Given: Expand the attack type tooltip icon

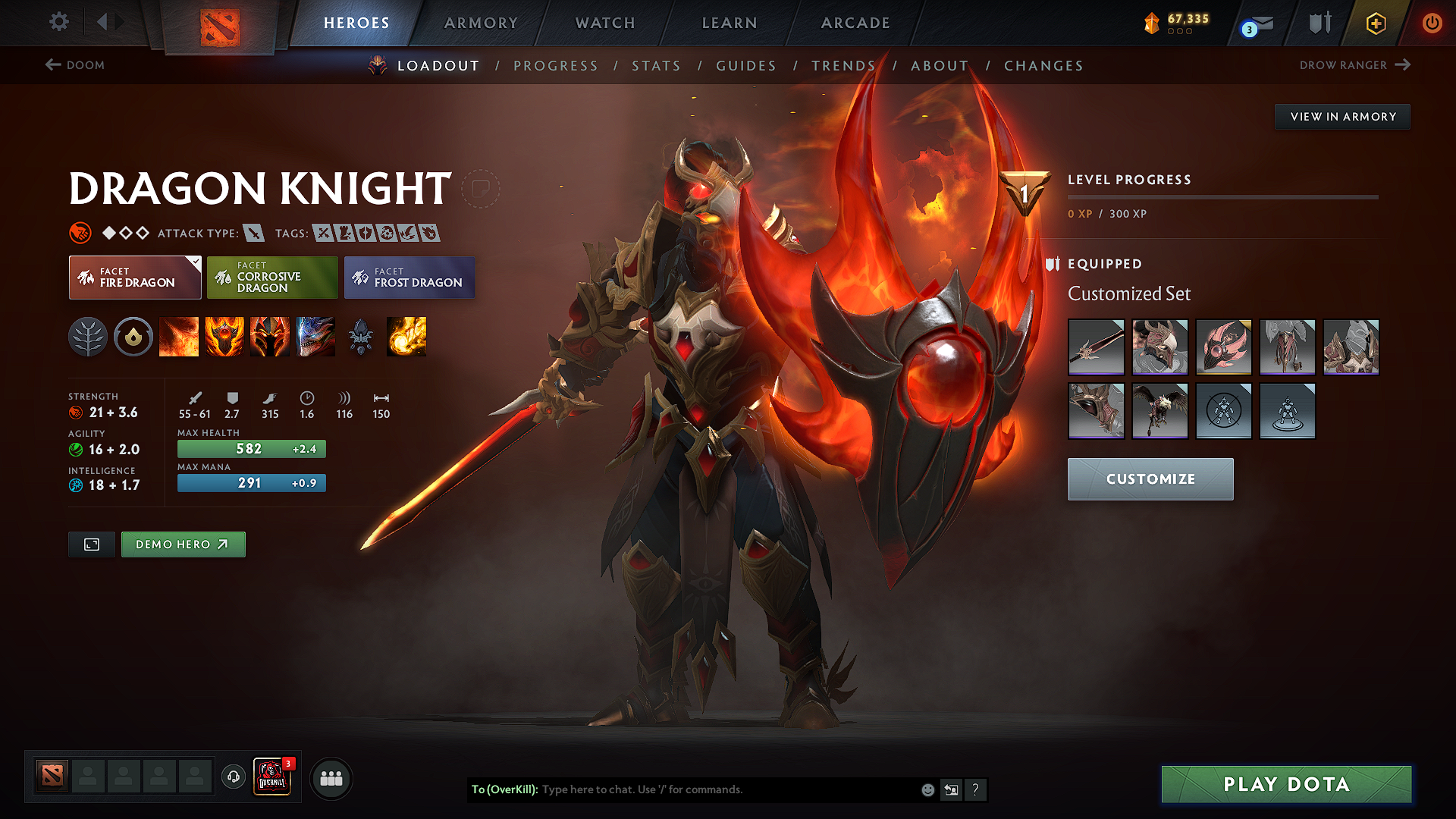Looking at the screenshot, I should (x=255, y=233).
